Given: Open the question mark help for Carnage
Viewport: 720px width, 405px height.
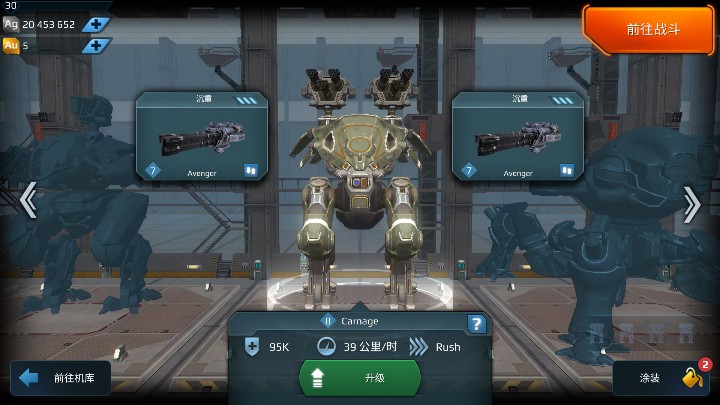Looking at the screenshot, I should click(x=478, y=324).
